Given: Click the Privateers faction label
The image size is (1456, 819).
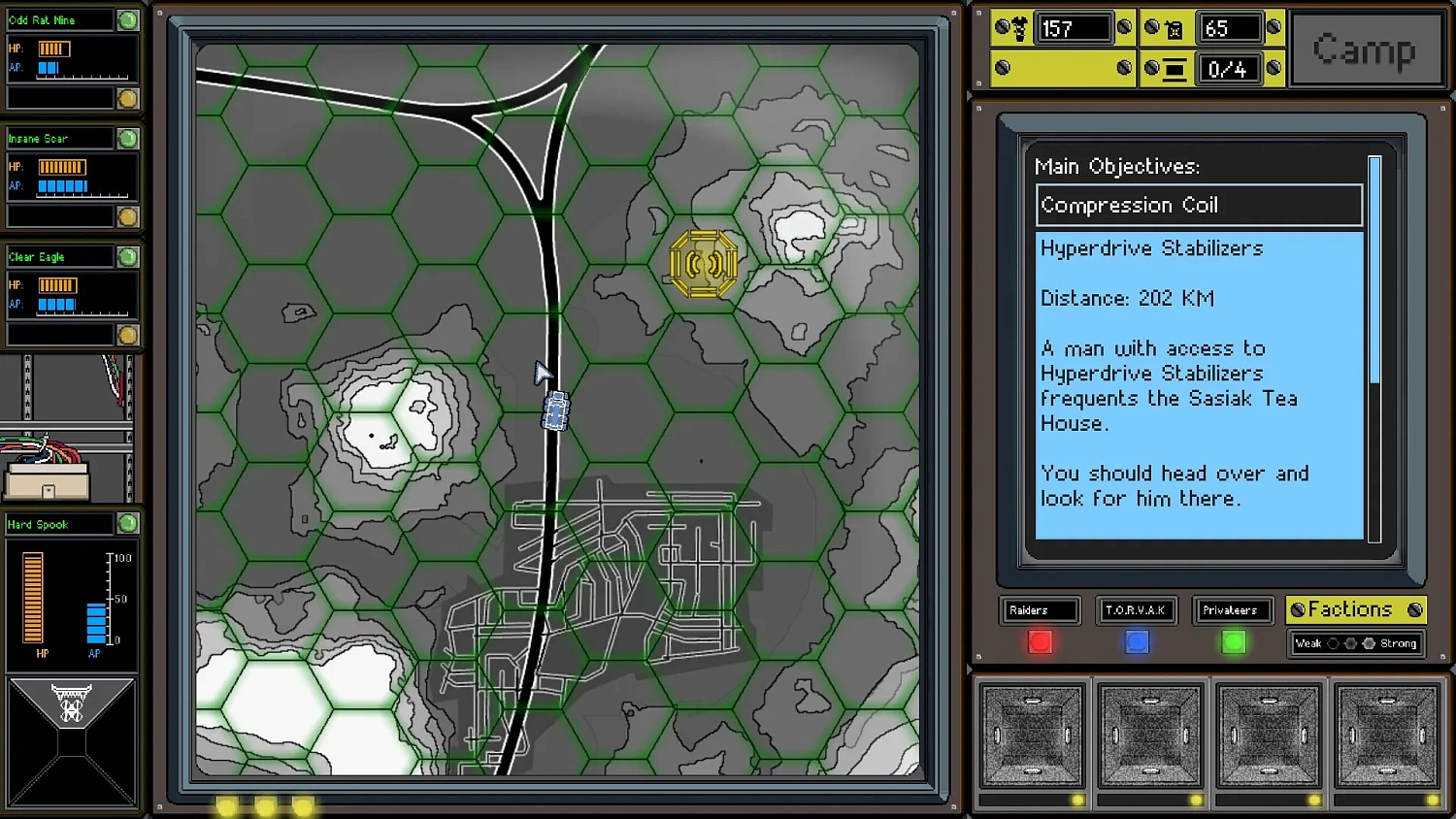Looking at the screenshot, I should click(1233, 610).
